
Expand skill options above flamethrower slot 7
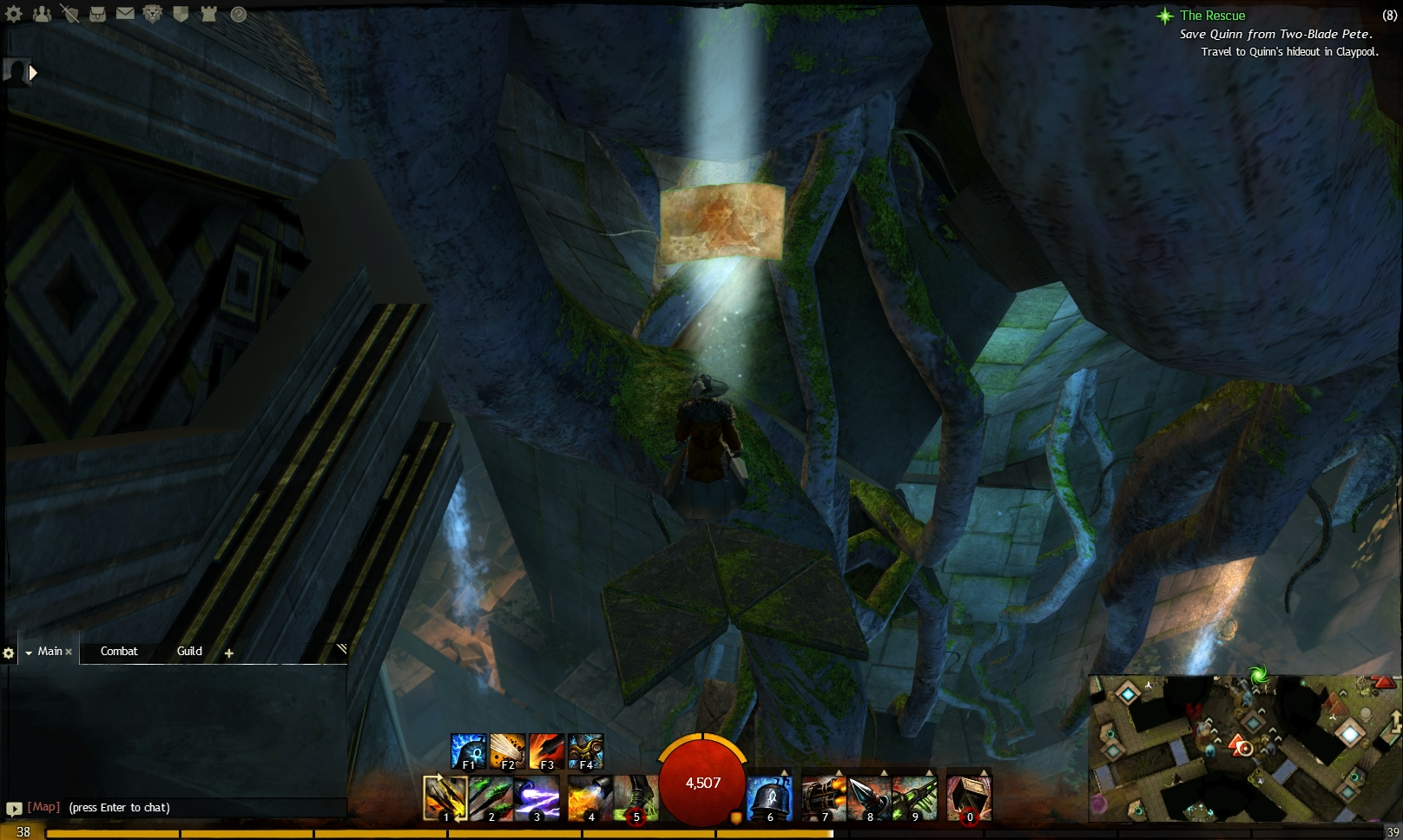point(839,772)
